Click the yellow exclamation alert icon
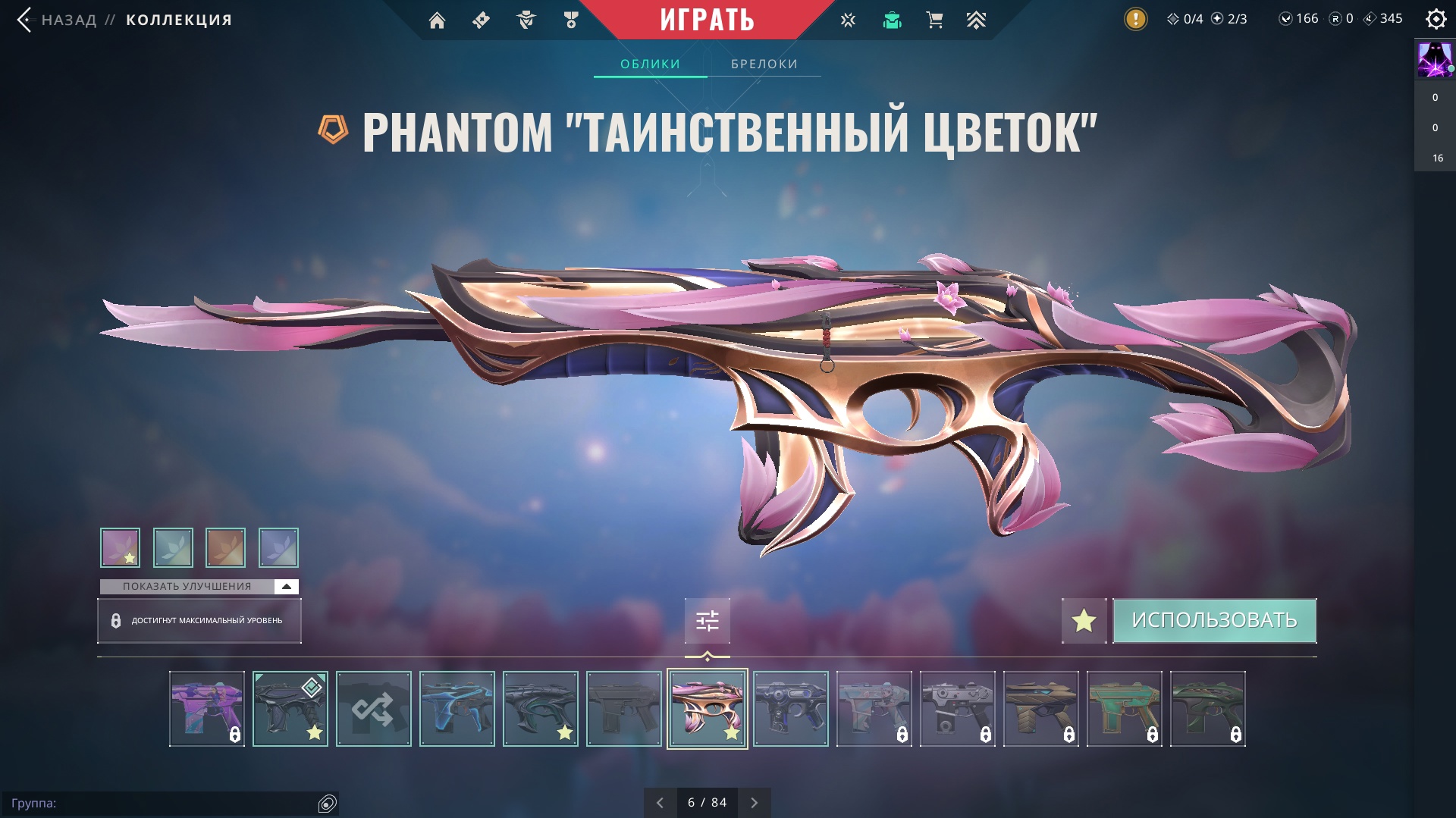The image size is (1456, 818). point(1135,19)
